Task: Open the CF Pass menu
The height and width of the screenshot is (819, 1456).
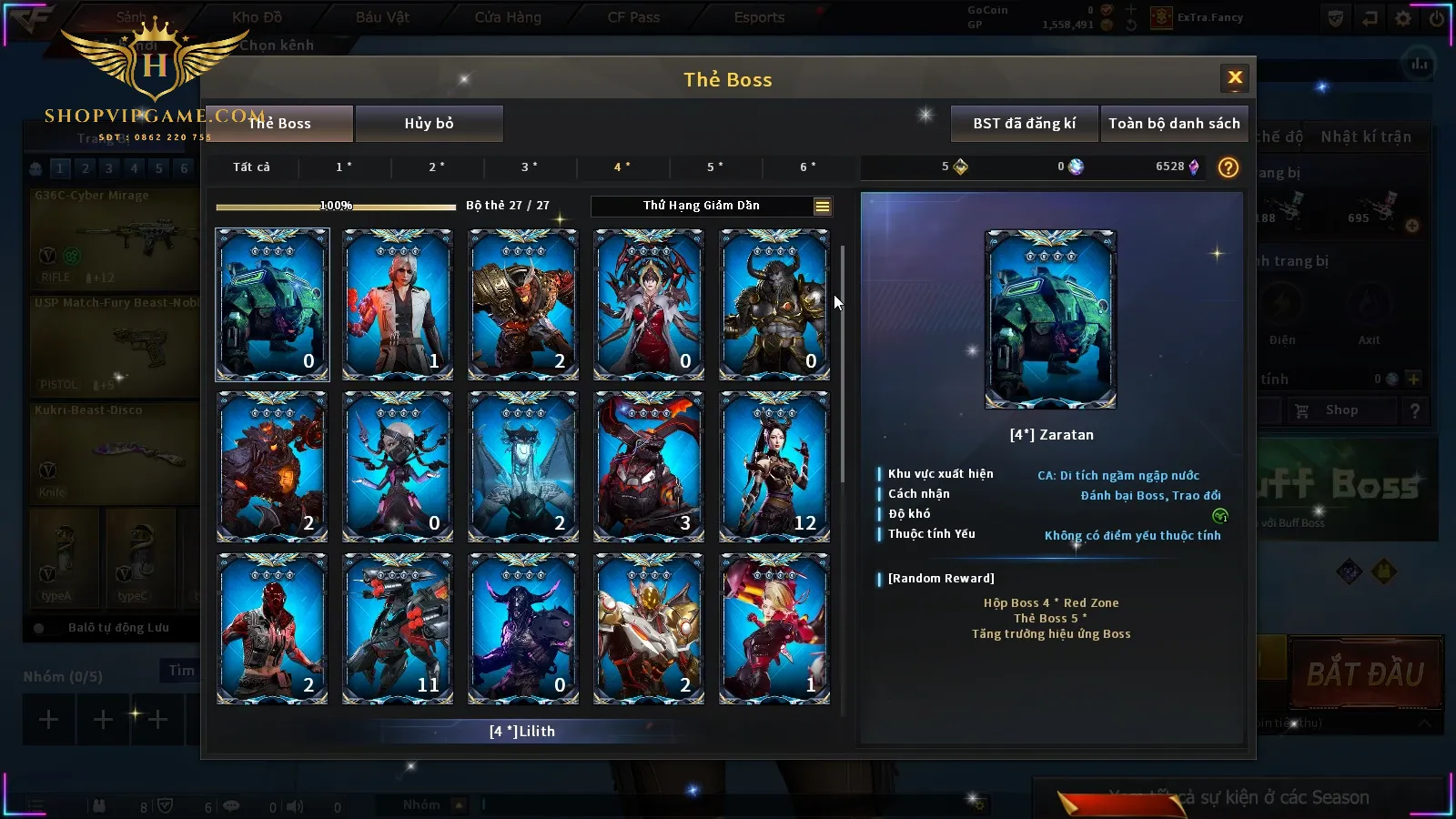Action: (633, 17)
